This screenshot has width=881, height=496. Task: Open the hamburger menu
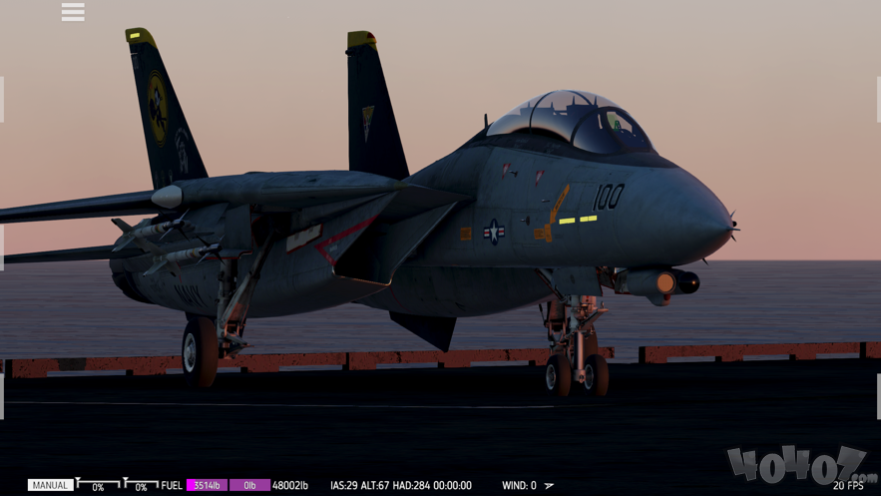coord(73,12)
